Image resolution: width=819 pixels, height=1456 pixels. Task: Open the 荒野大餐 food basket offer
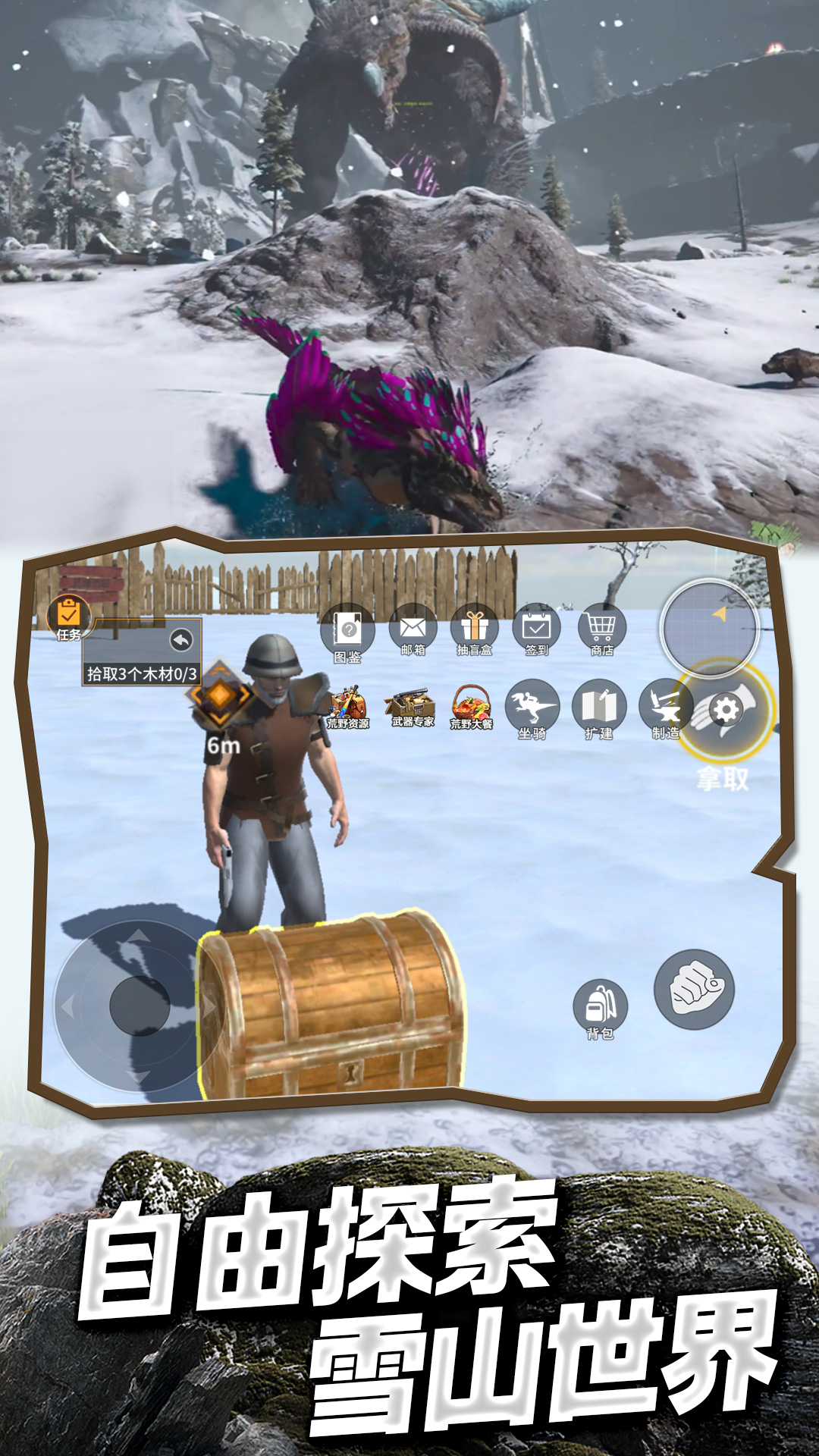(472, 708)
